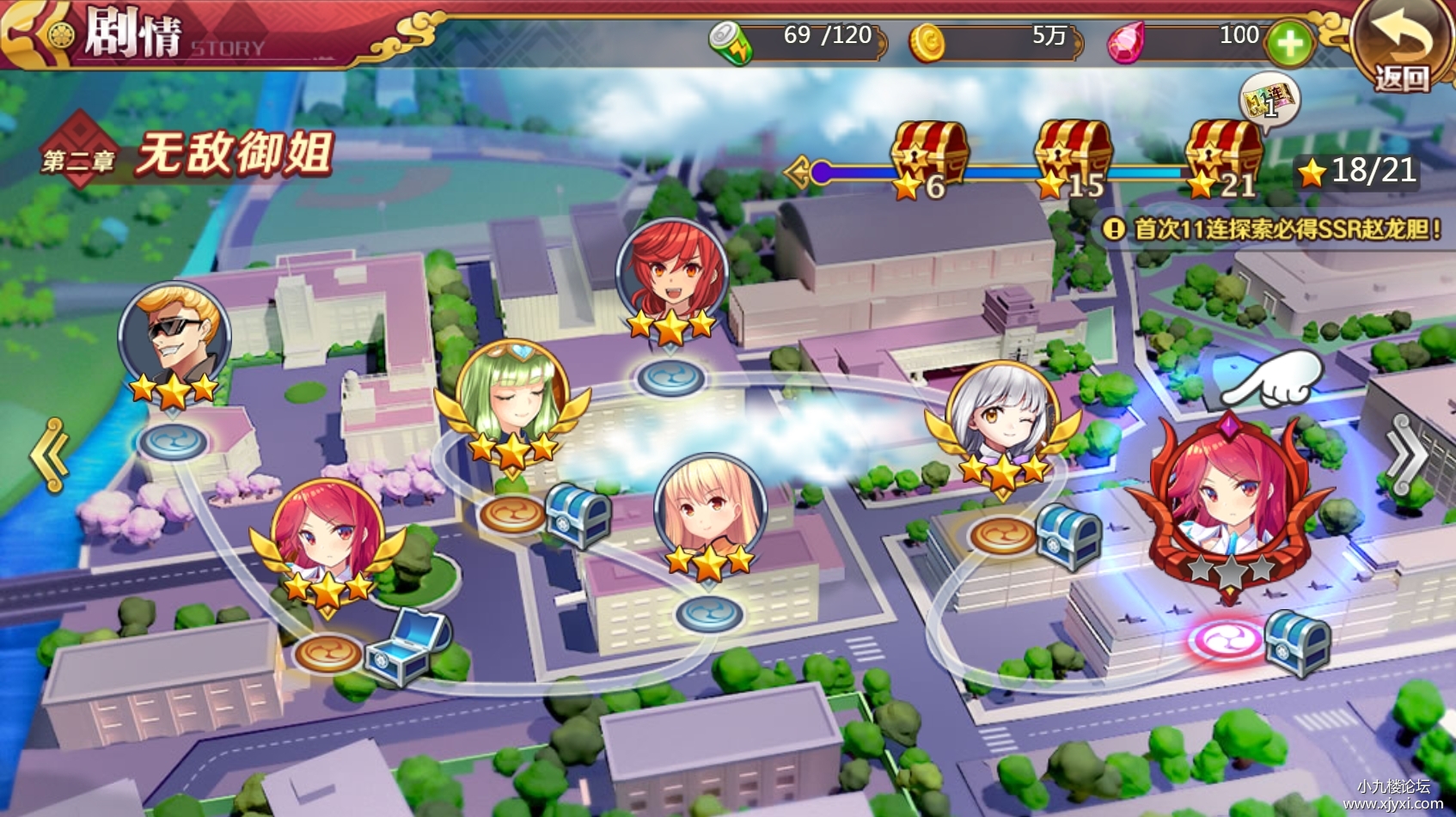Image resolution: width=1456 pixels, height=817 pixels.
Task: Tap the 11-draw SSR notice banner
Action: pos(1272,229)
